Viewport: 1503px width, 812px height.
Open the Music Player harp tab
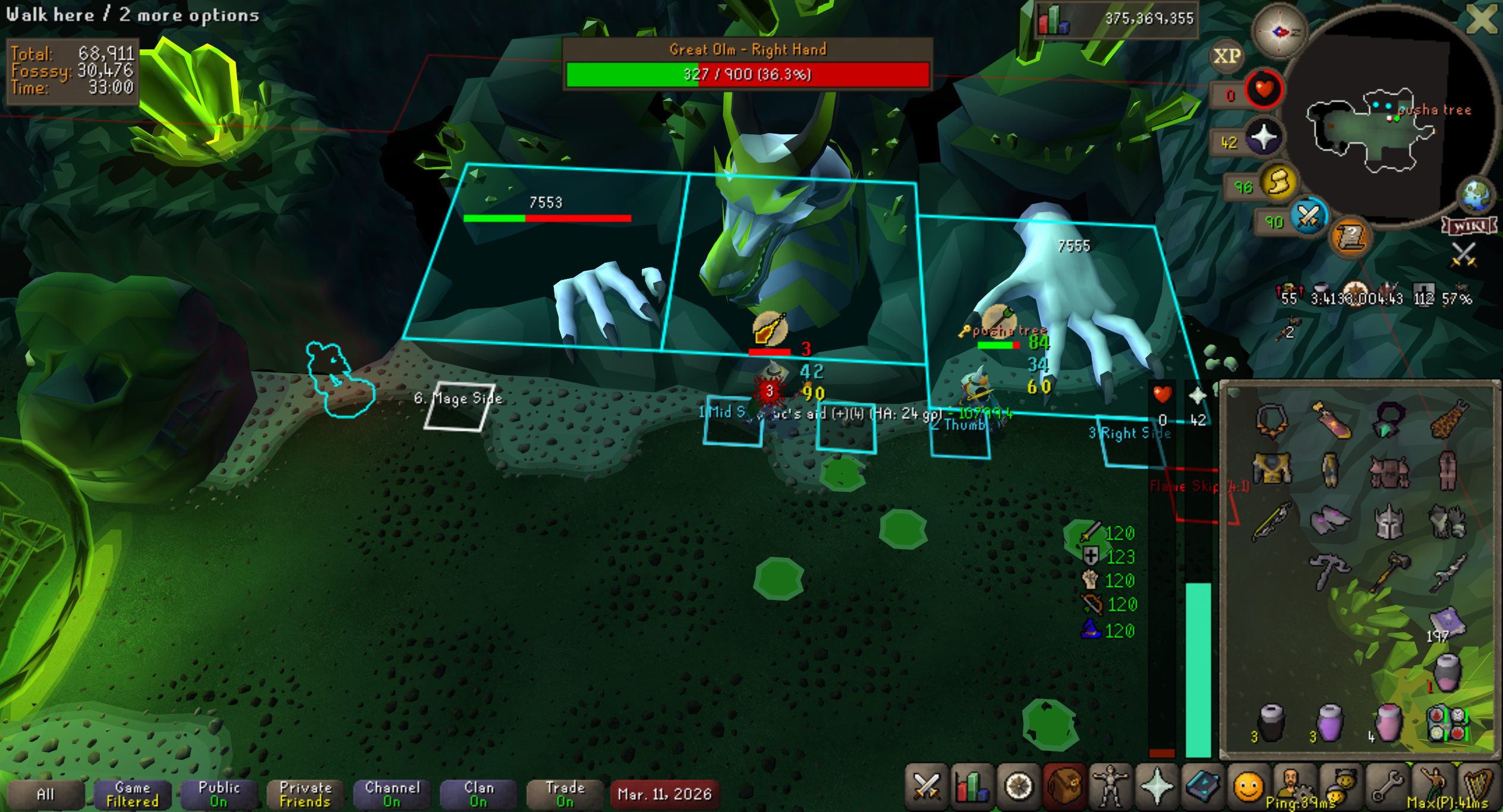coord(1477,787)
